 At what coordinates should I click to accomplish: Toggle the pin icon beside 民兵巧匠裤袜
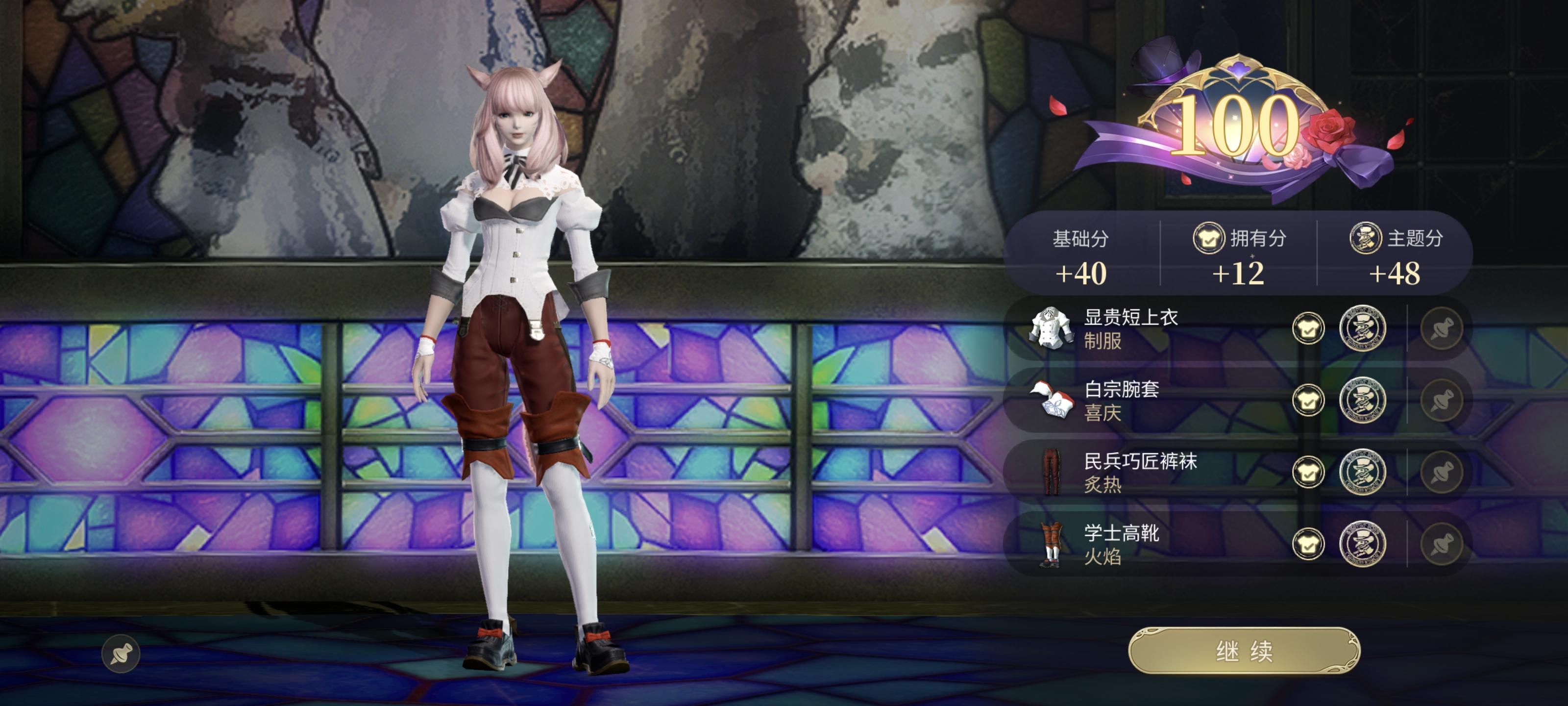[1442, 473]
